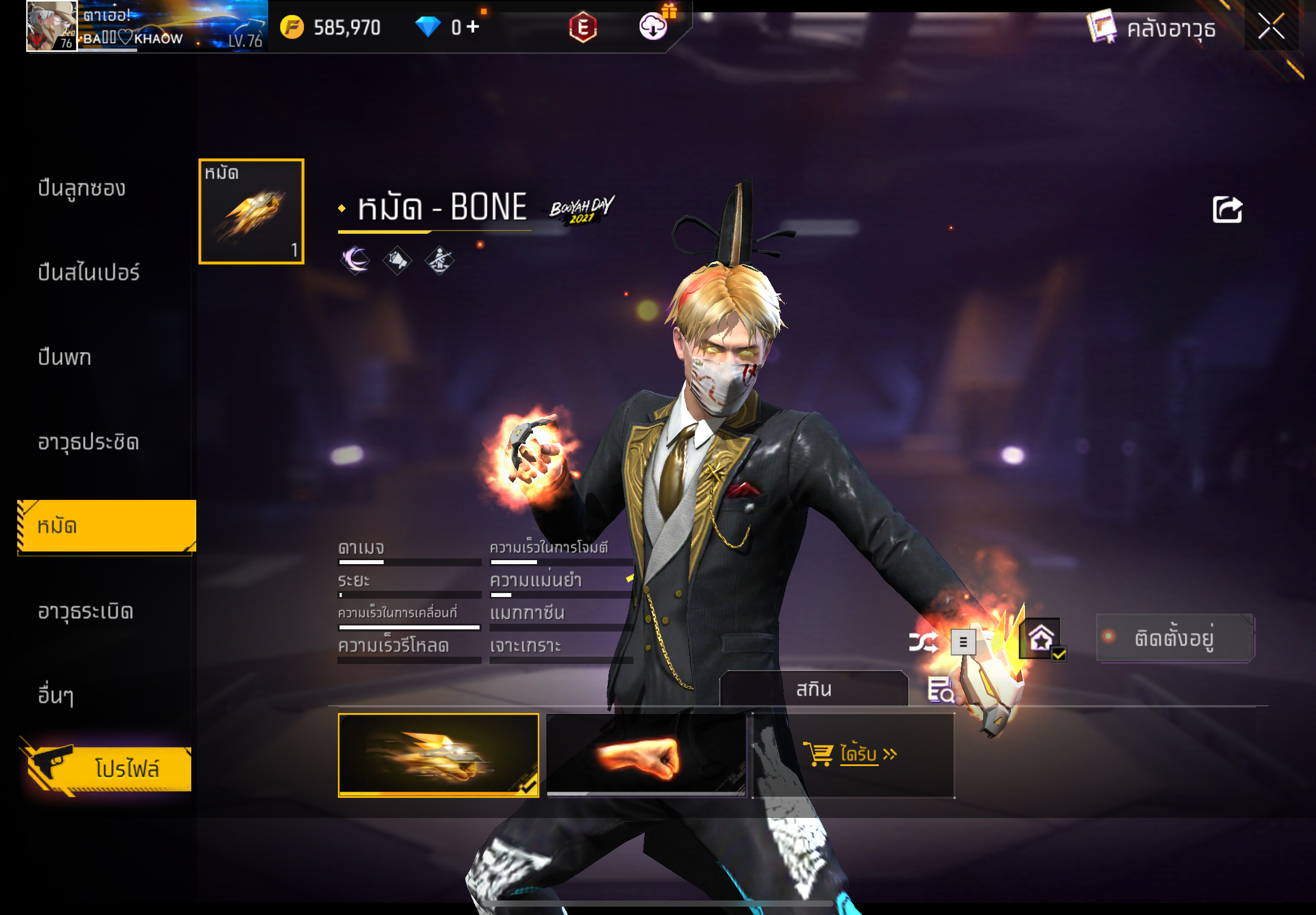
Task: Choose the ปืนพก pistol category
Action: pyautogui.click(x=64, y=358)
